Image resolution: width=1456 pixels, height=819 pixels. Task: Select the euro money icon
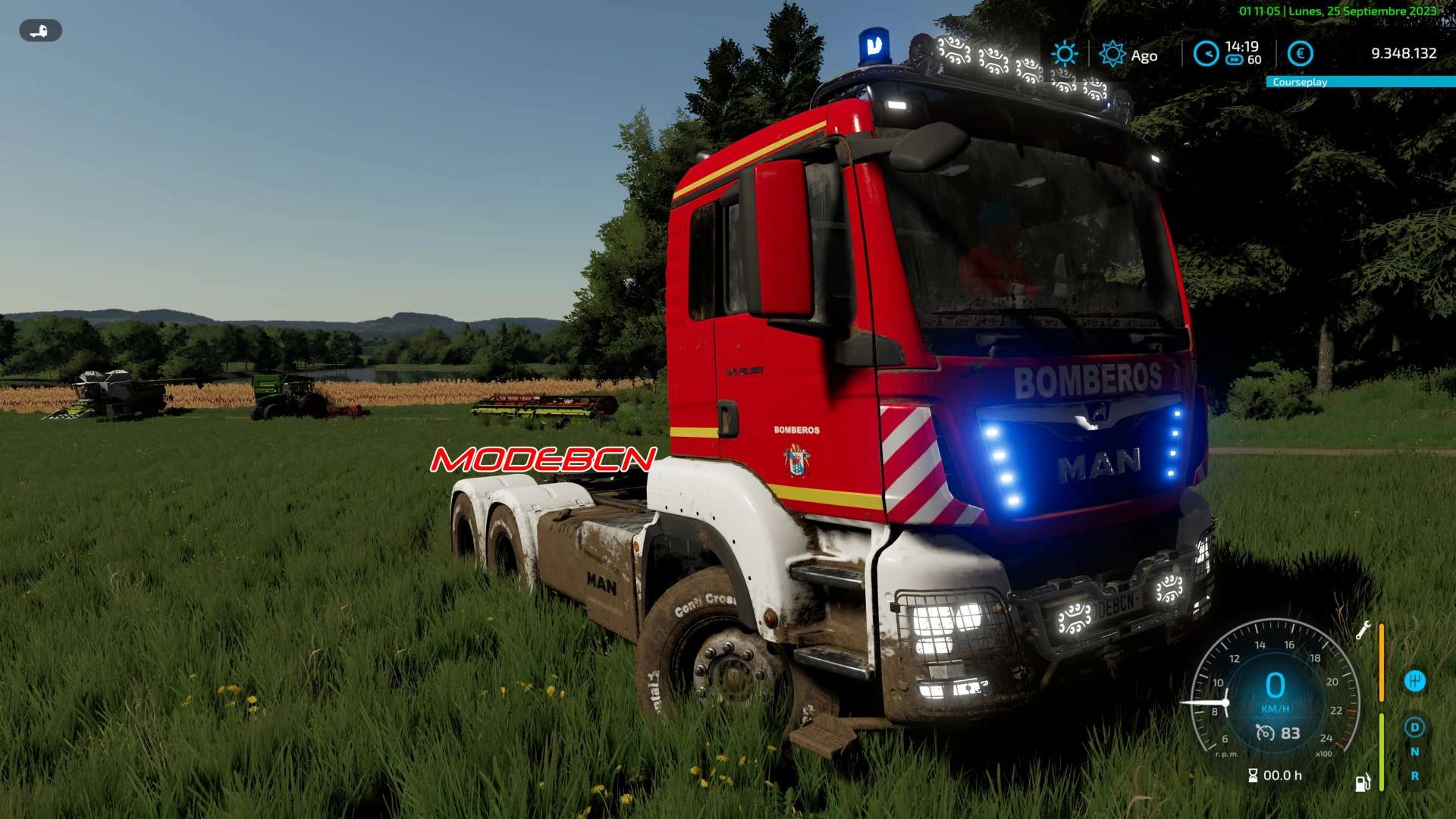pos(1301,54)
